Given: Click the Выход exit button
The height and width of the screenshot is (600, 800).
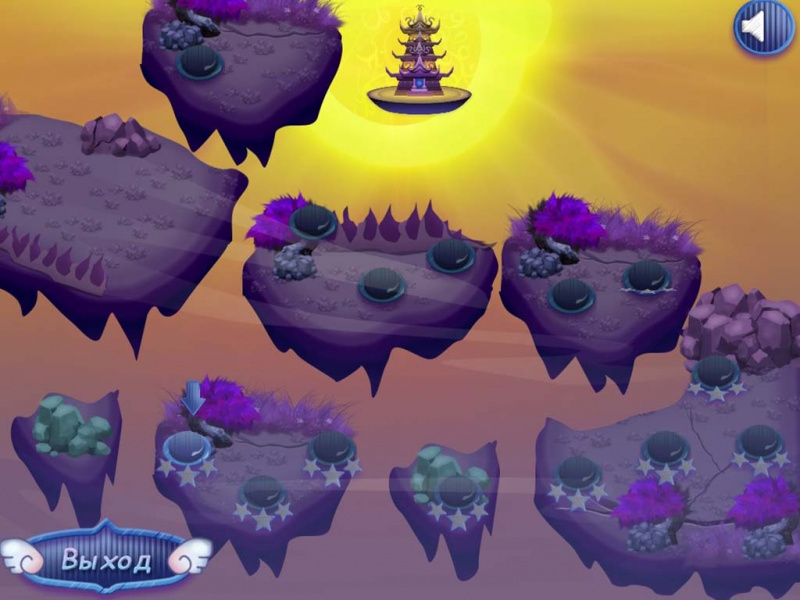Looking at the screenshot, I should pyautogui.click(x=106, y=558).
